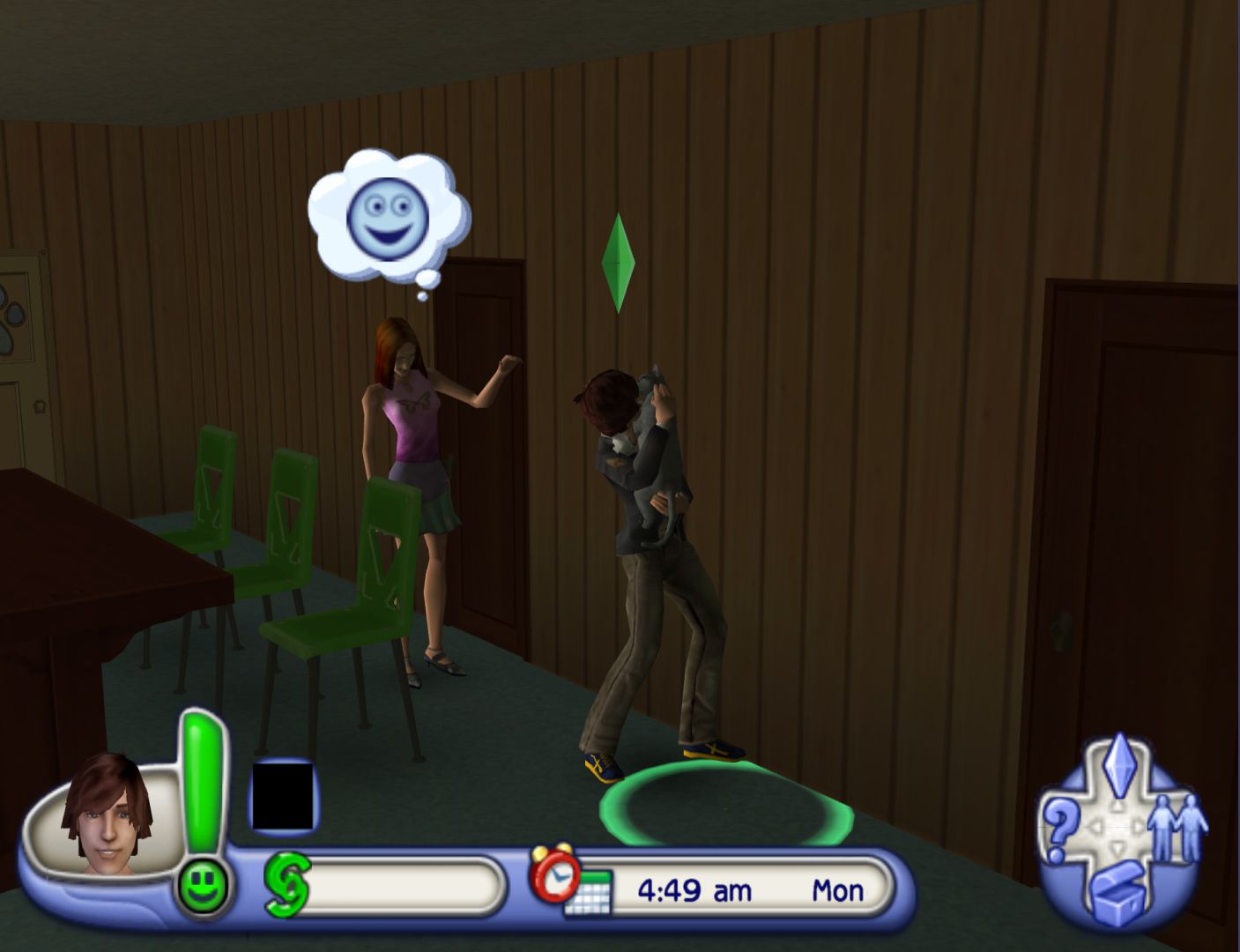
Task: Show the family Sims icon
Action: tap(1177, 829)
